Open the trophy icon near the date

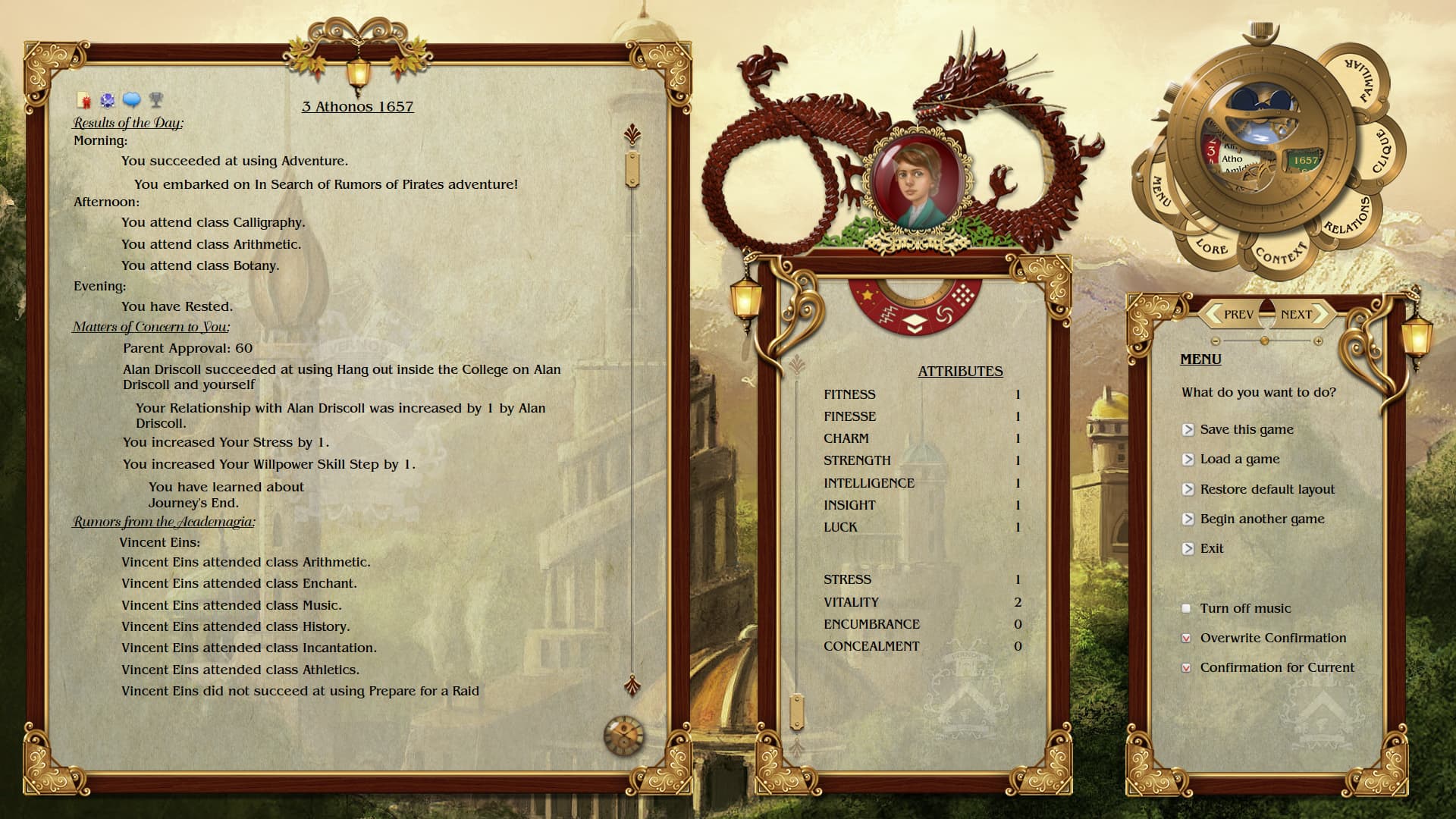pyautogui.click(x=155, y=101)
